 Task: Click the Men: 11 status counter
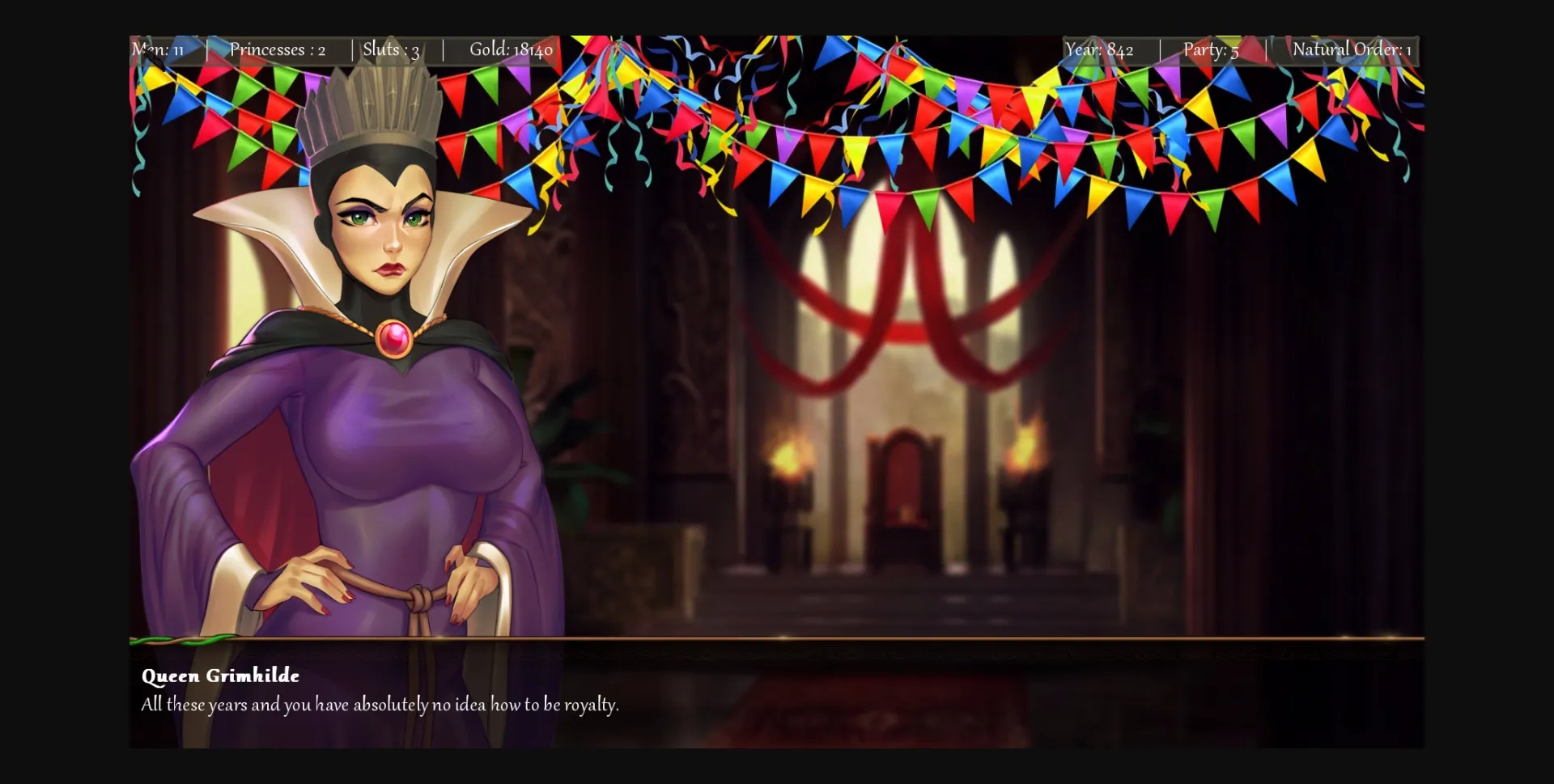pyautogui.click(x=159, y=49)
